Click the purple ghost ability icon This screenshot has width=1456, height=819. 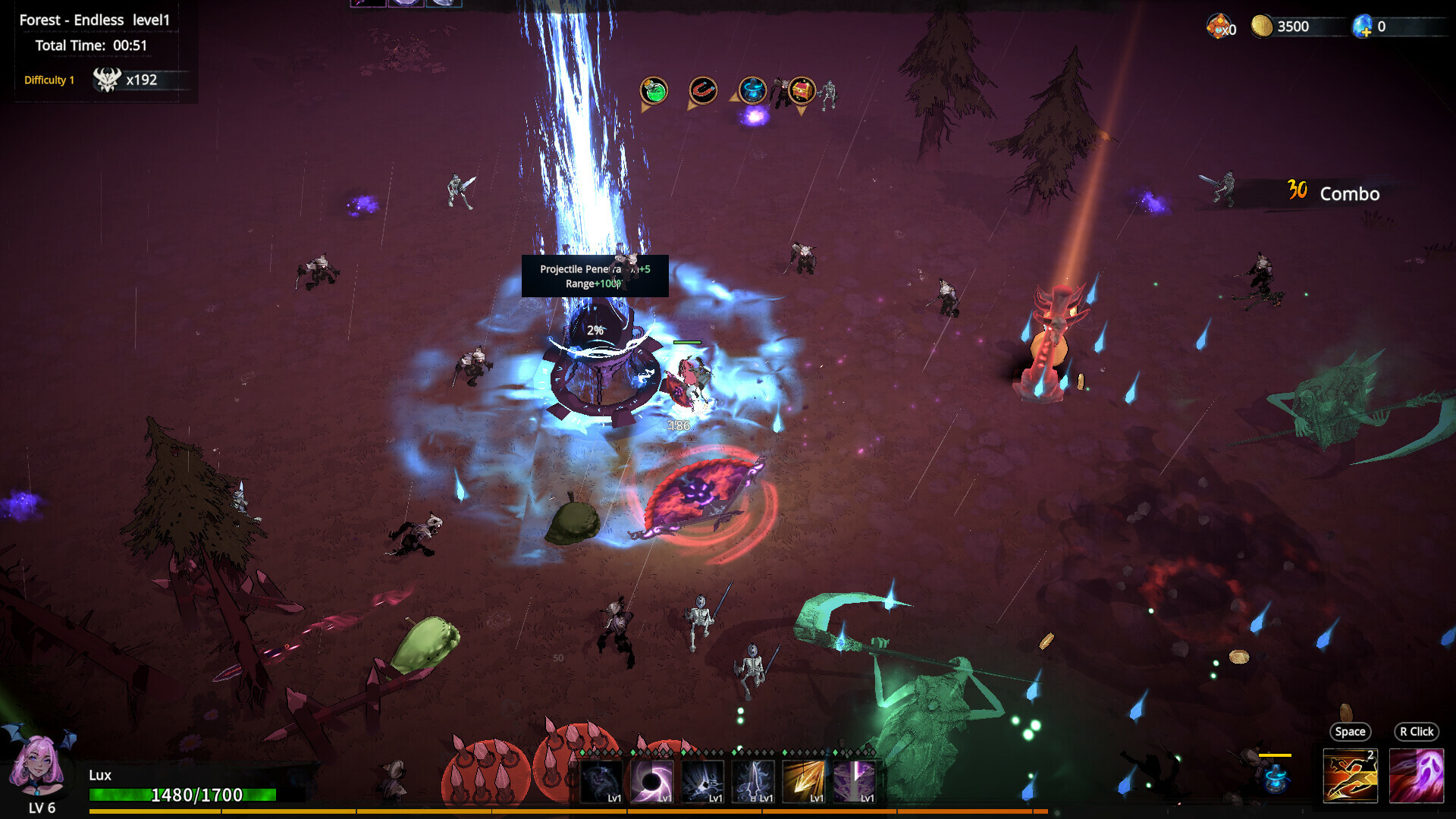[x=1417, y=775]
